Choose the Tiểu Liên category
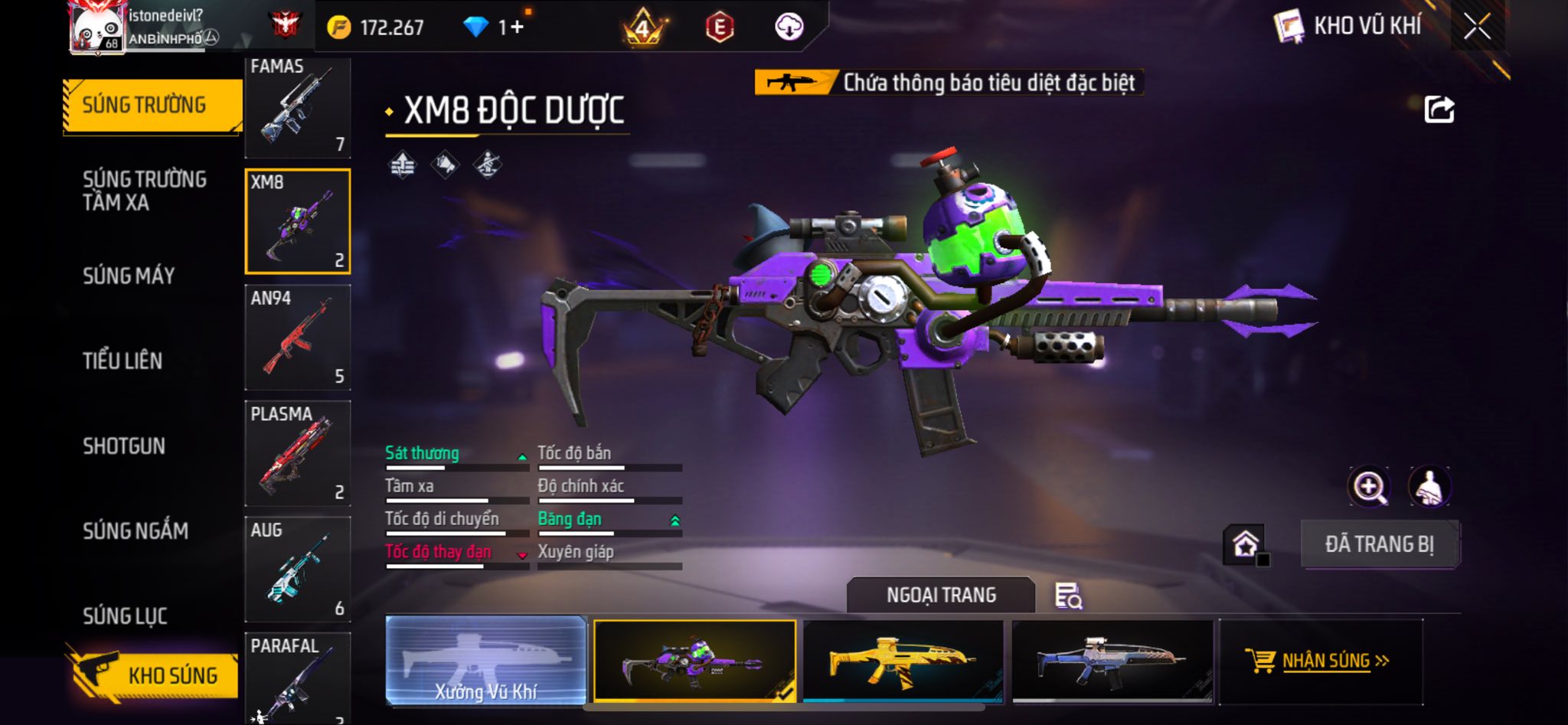The width and height of the screenshot is (1568, 725). coord(122,361)
